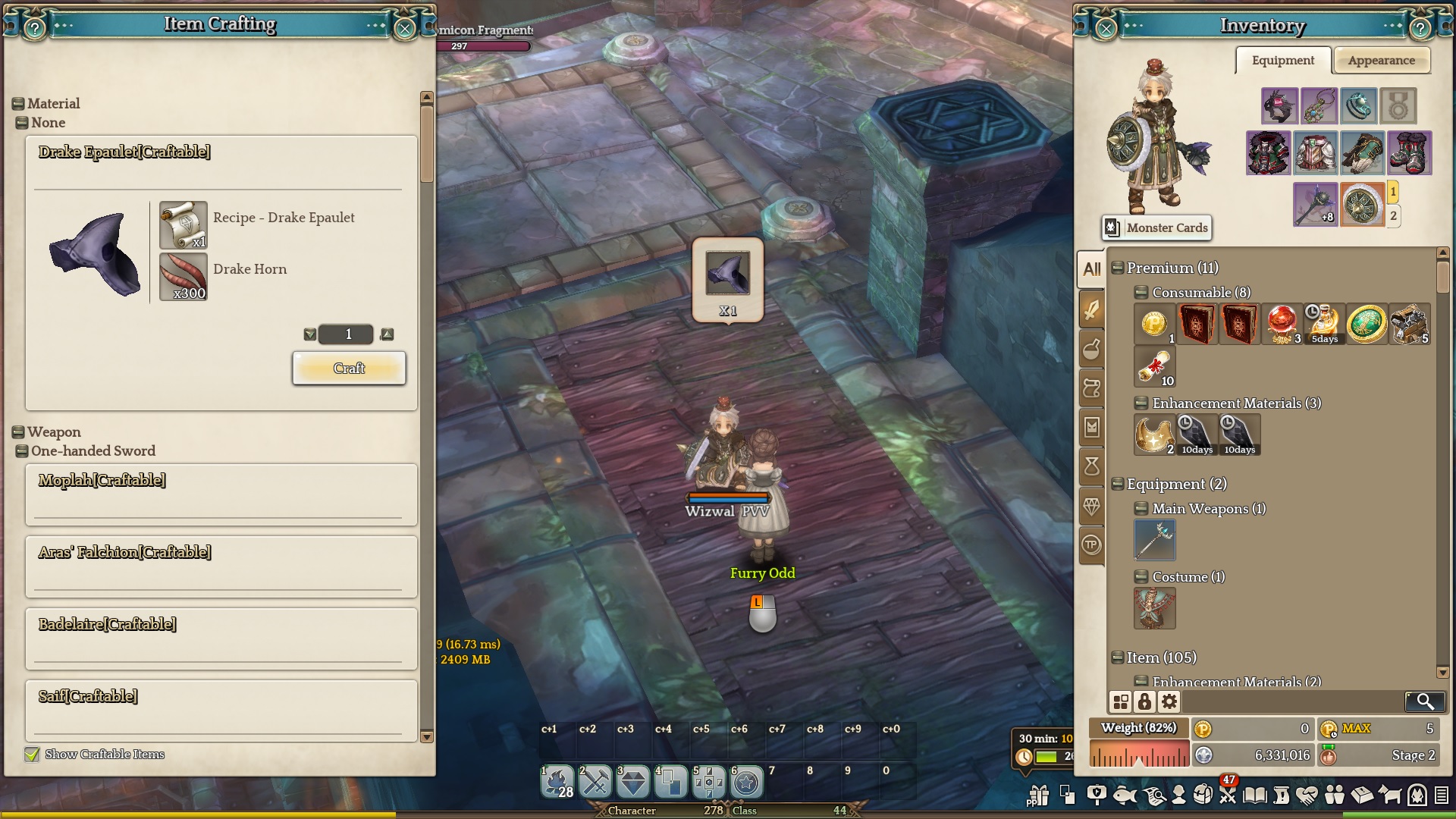The height and width of the screenshot is (819, 1456).
Task: Increase the craft quantity by one
Action: (388, 334)
